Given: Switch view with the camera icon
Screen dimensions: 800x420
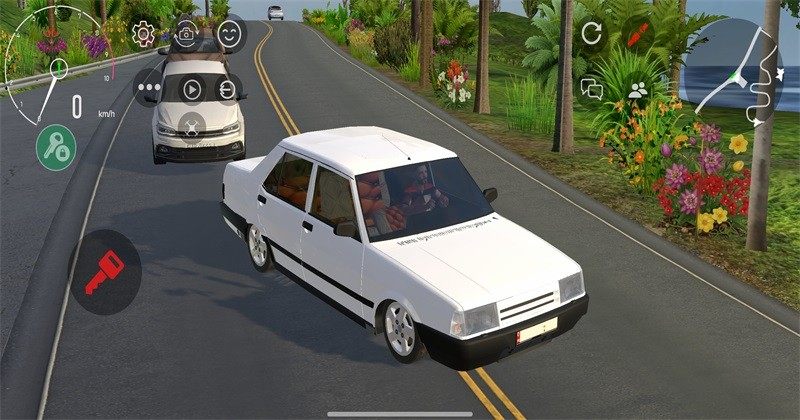Looking at the screenshot, I should pos(185,35).
